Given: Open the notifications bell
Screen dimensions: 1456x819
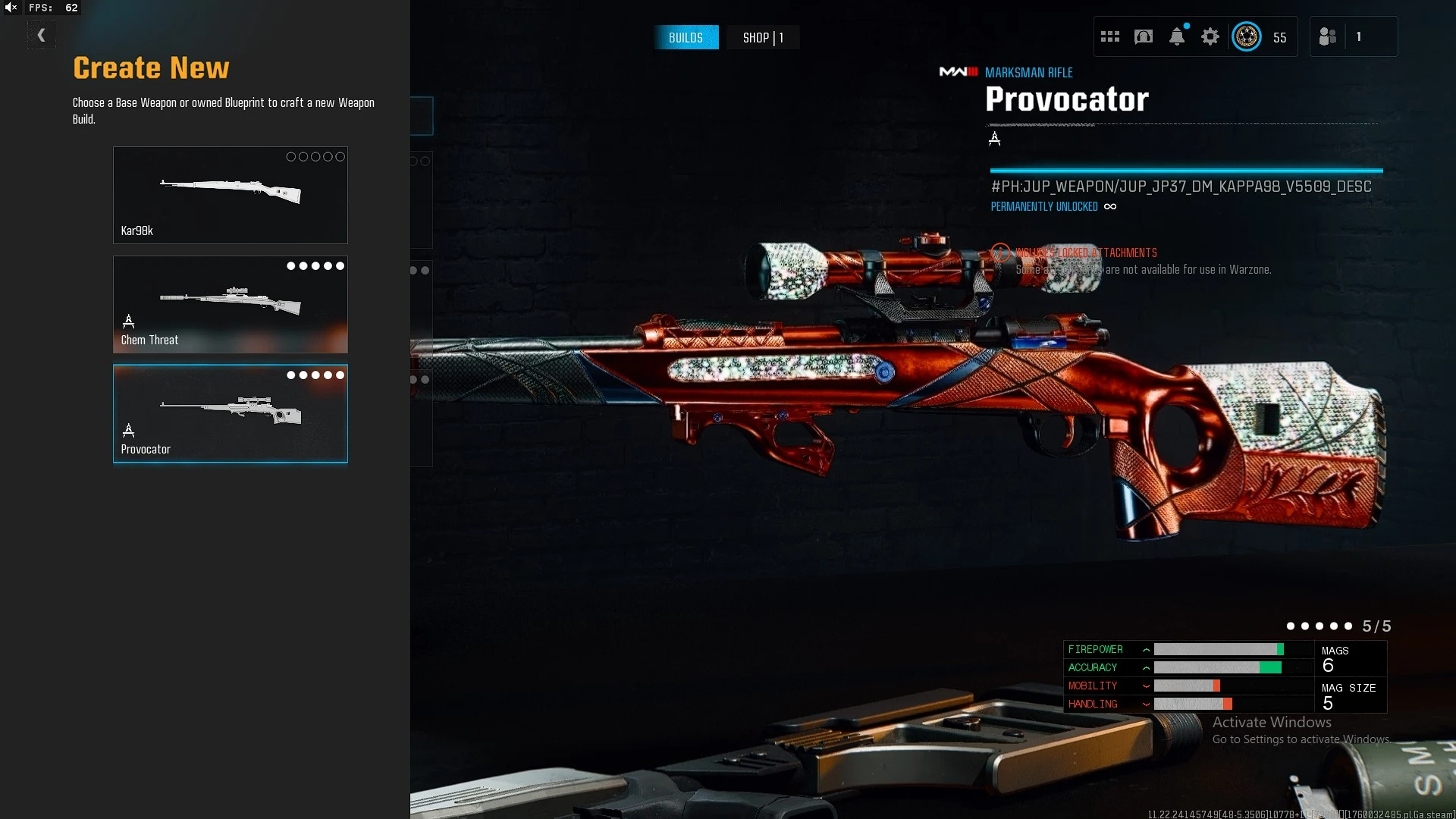Looking at the screenshot, I should pyautogui.click(x=1176, y=36).
